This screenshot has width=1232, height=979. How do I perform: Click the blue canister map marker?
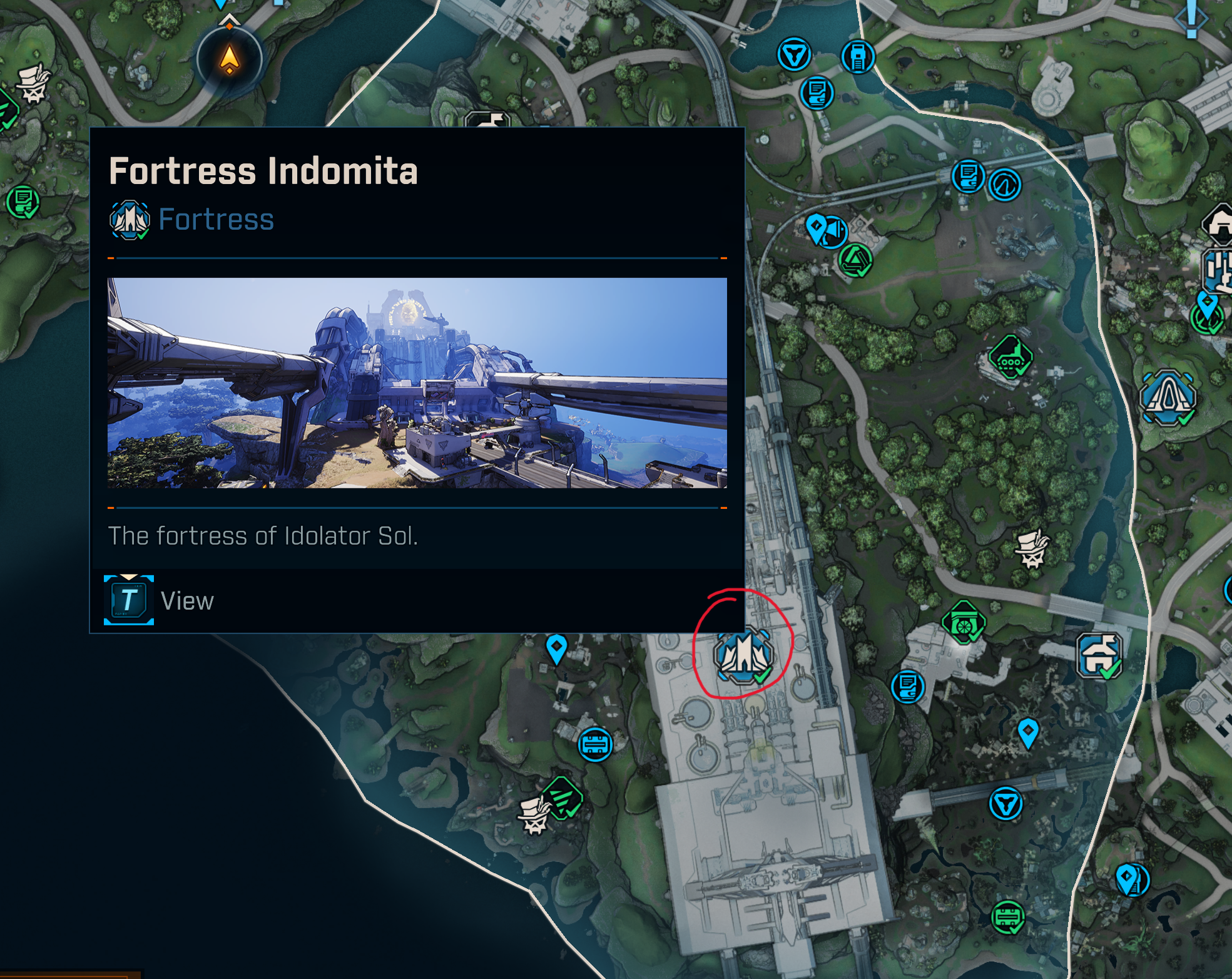tap(858, 57)
